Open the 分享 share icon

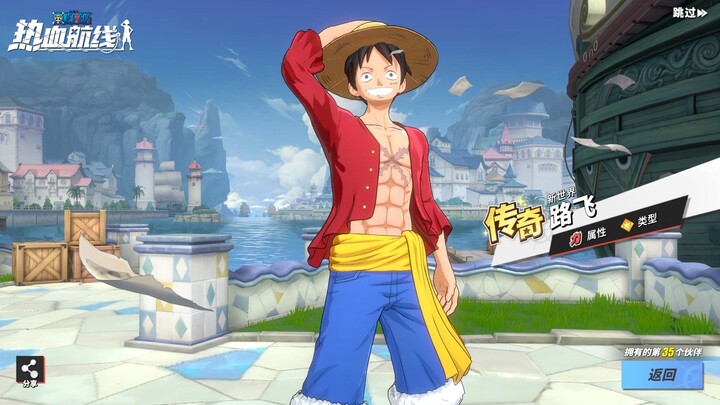tap(28, 369)
